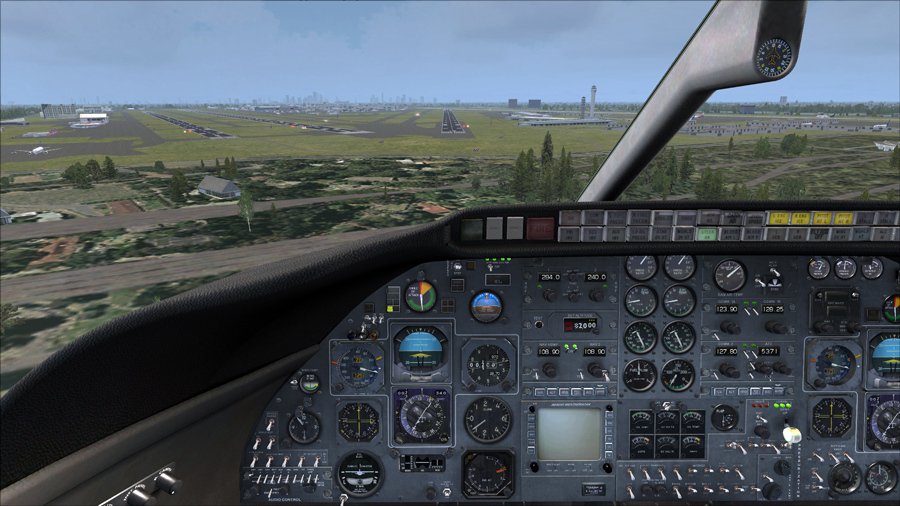The image size is (900, 506).
Task: Toggle the white-knobbed landing gear lever
Action: tap(791, 436)
